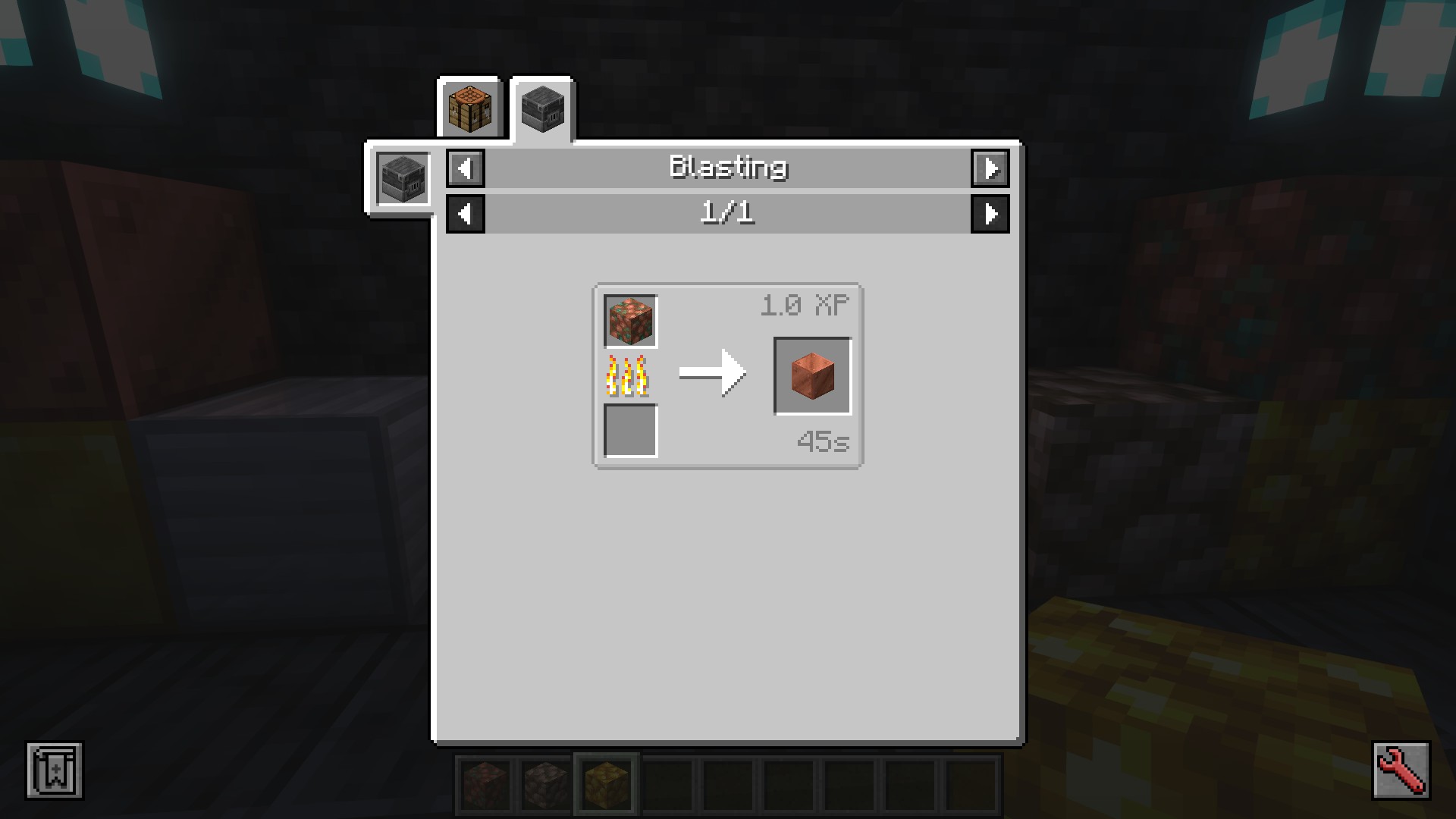The width and height of the screenshot is (1456, 819).
Task: Switch to the crafting table recipe tab
Action: pyautogui.click(x=470, y=108)
